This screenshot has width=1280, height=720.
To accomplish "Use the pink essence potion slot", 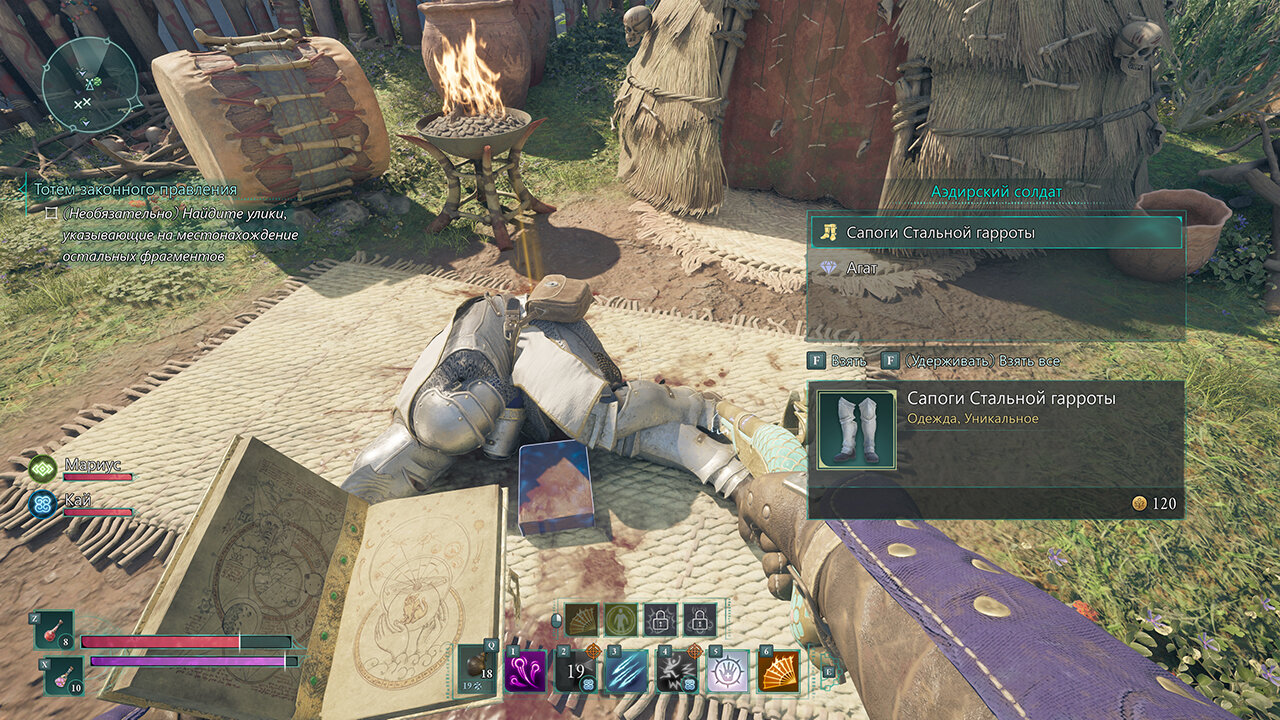I will pos(63,676).
